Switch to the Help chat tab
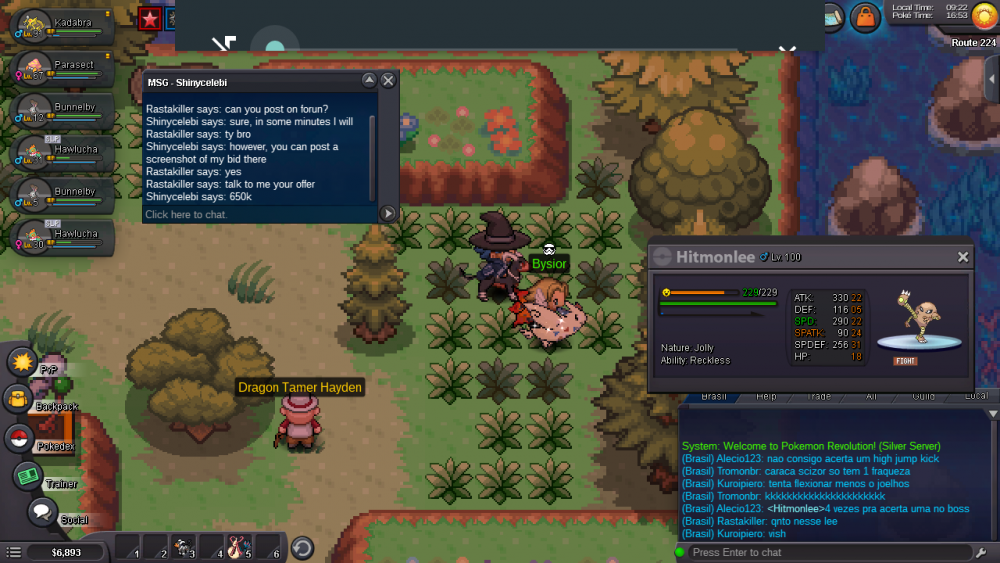Screen dimensions: 1000x563 766,397
